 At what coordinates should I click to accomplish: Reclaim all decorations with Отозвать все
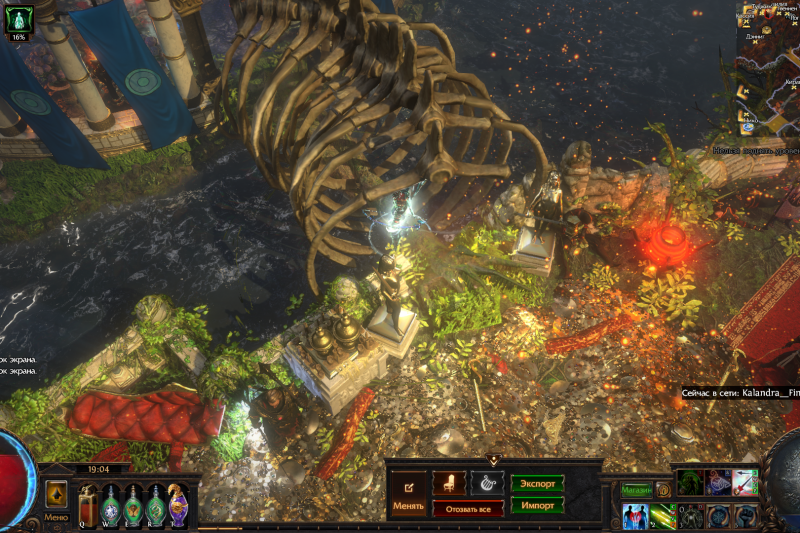[x=467, y=509]
